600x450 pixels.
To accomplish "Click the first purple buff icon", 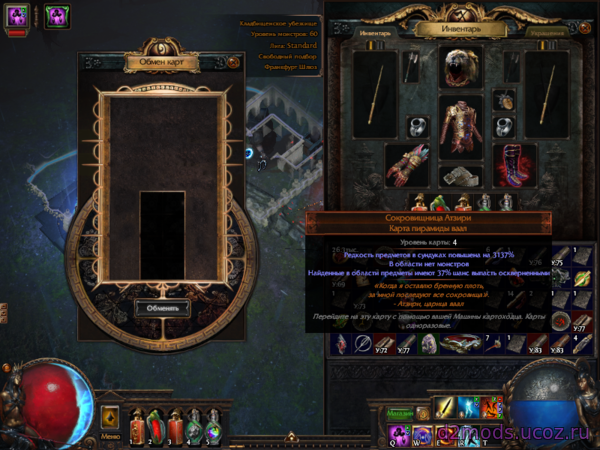I will tap(18, 15).
